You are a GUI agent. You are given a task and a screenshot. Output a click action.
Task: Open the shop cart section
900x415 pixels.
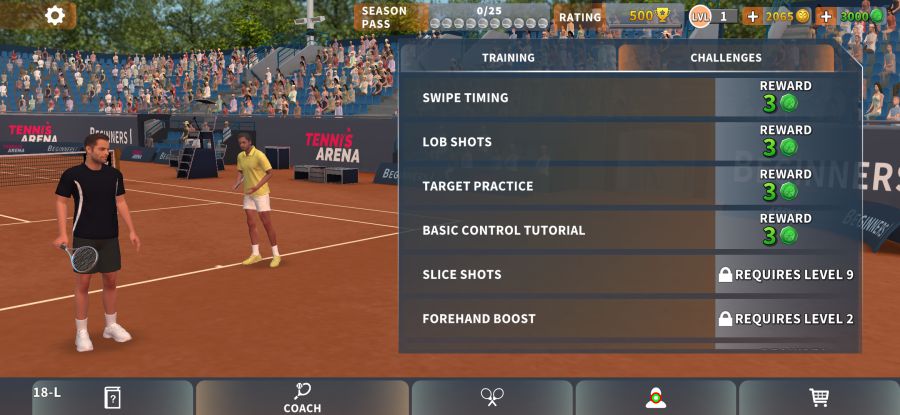pos(819,397)
